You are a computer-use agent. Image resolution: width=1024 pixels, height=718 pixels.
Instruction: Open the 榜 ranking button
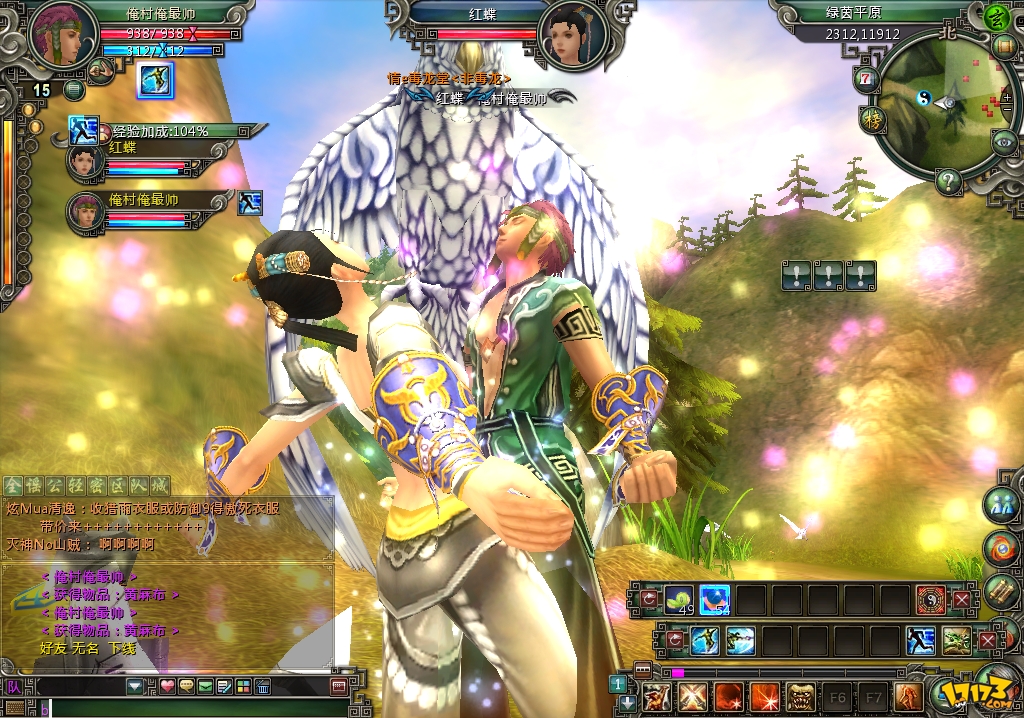tap(872, 120)
